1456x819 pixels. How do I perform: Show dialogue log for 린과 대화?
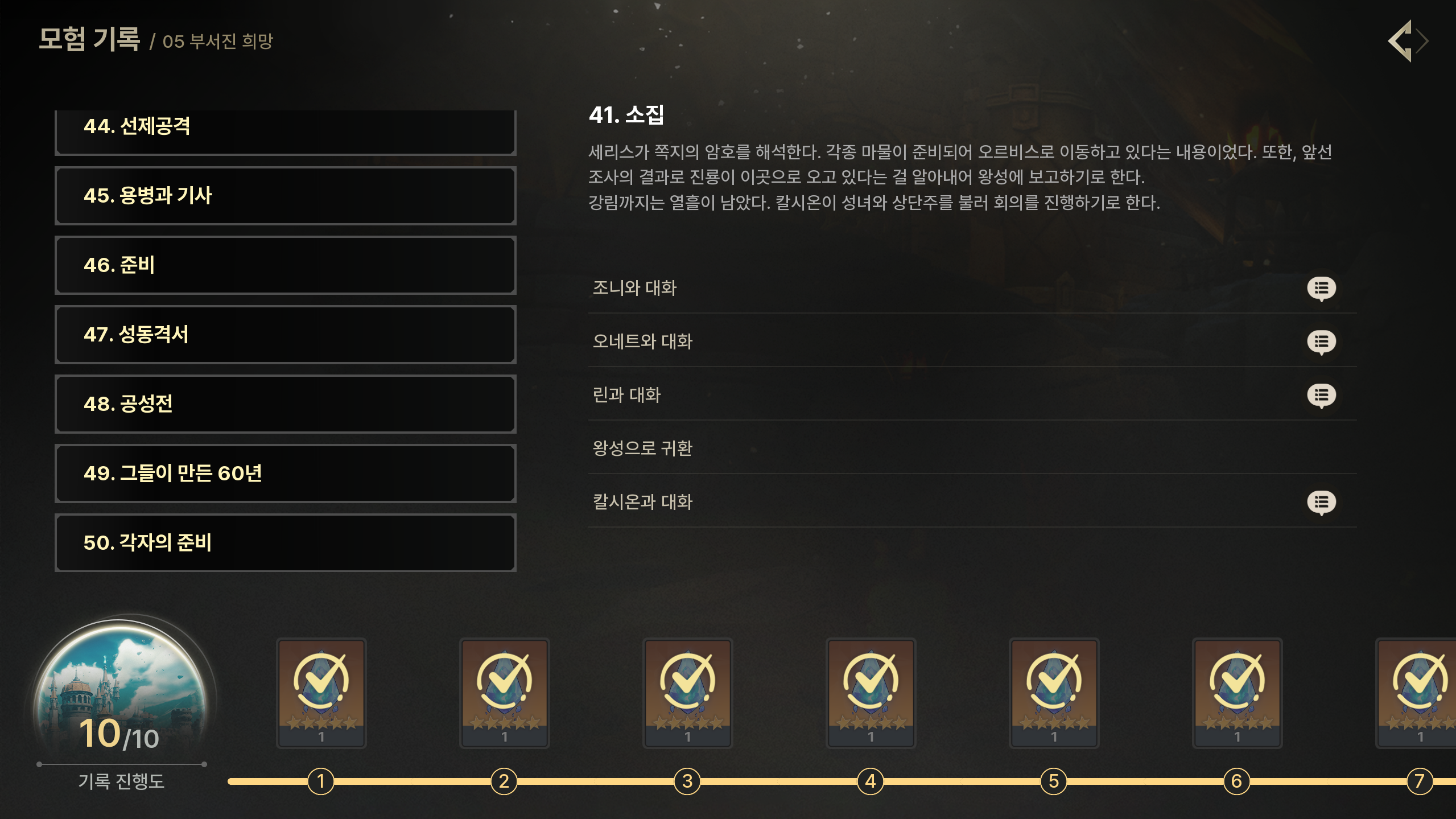click(x=1321, y=396)
